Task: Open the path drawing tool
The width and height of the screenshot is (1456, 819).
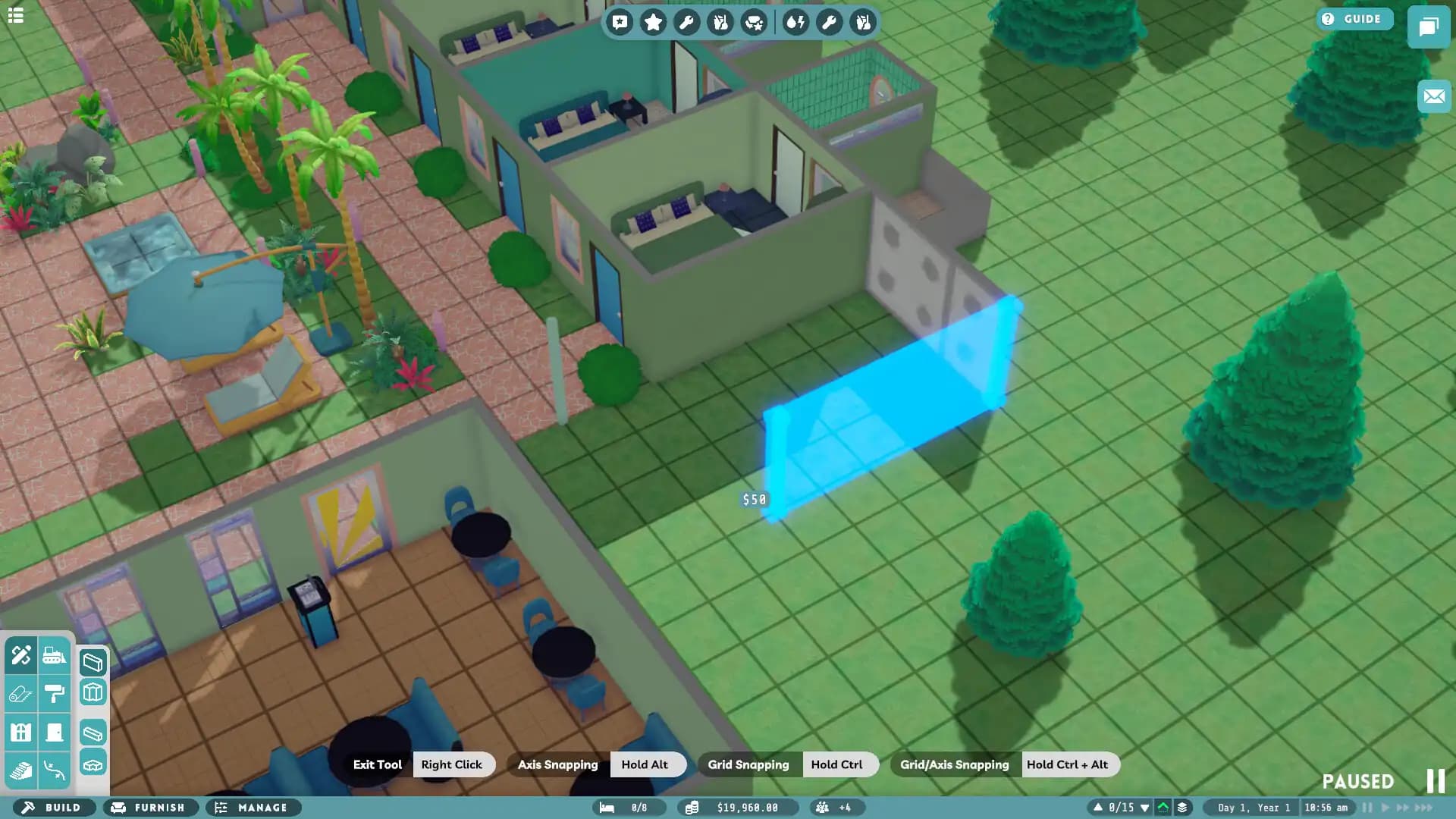Action: coord(55,768)
